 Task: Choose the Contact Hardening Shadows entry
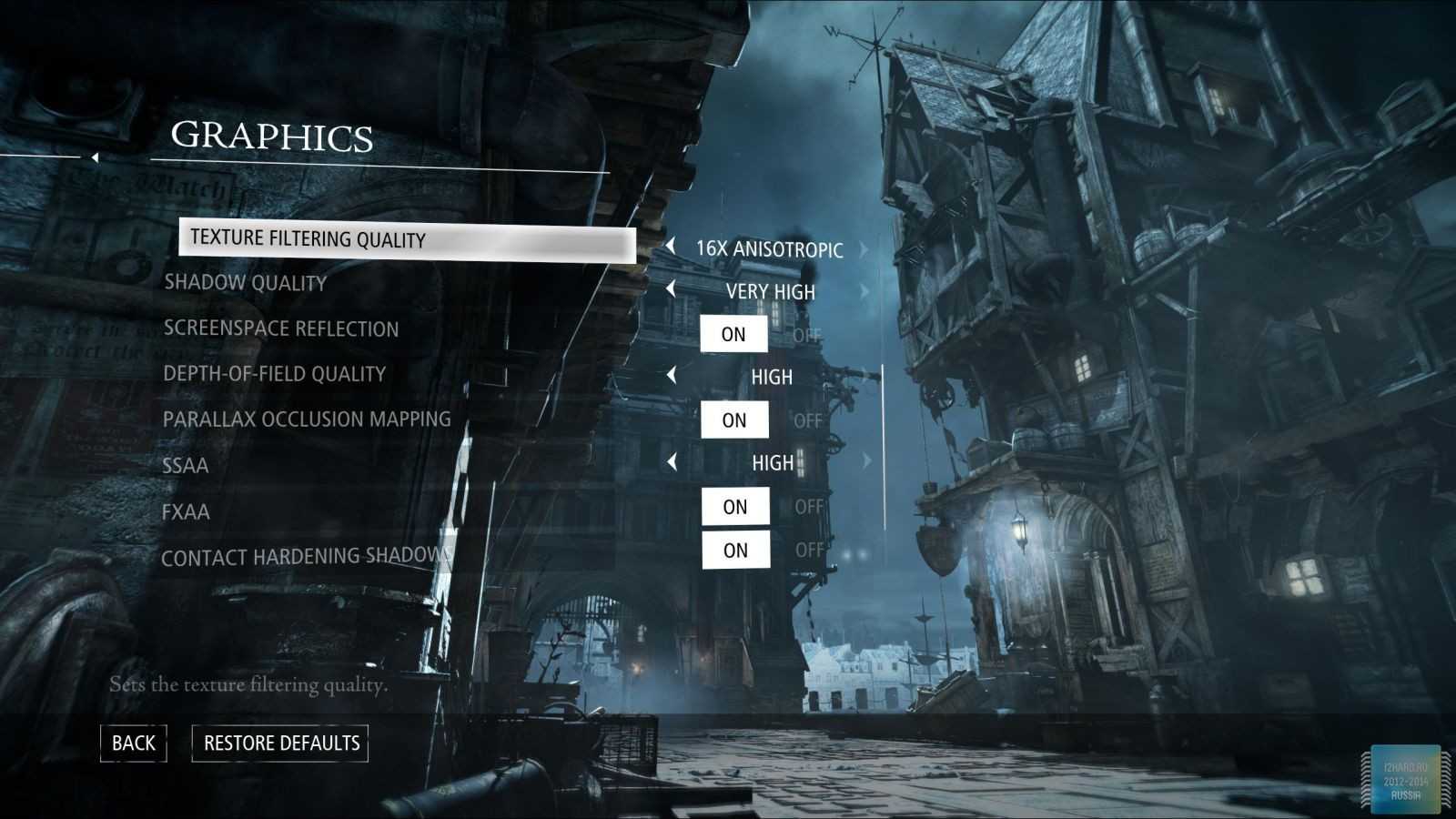[306, 556]
